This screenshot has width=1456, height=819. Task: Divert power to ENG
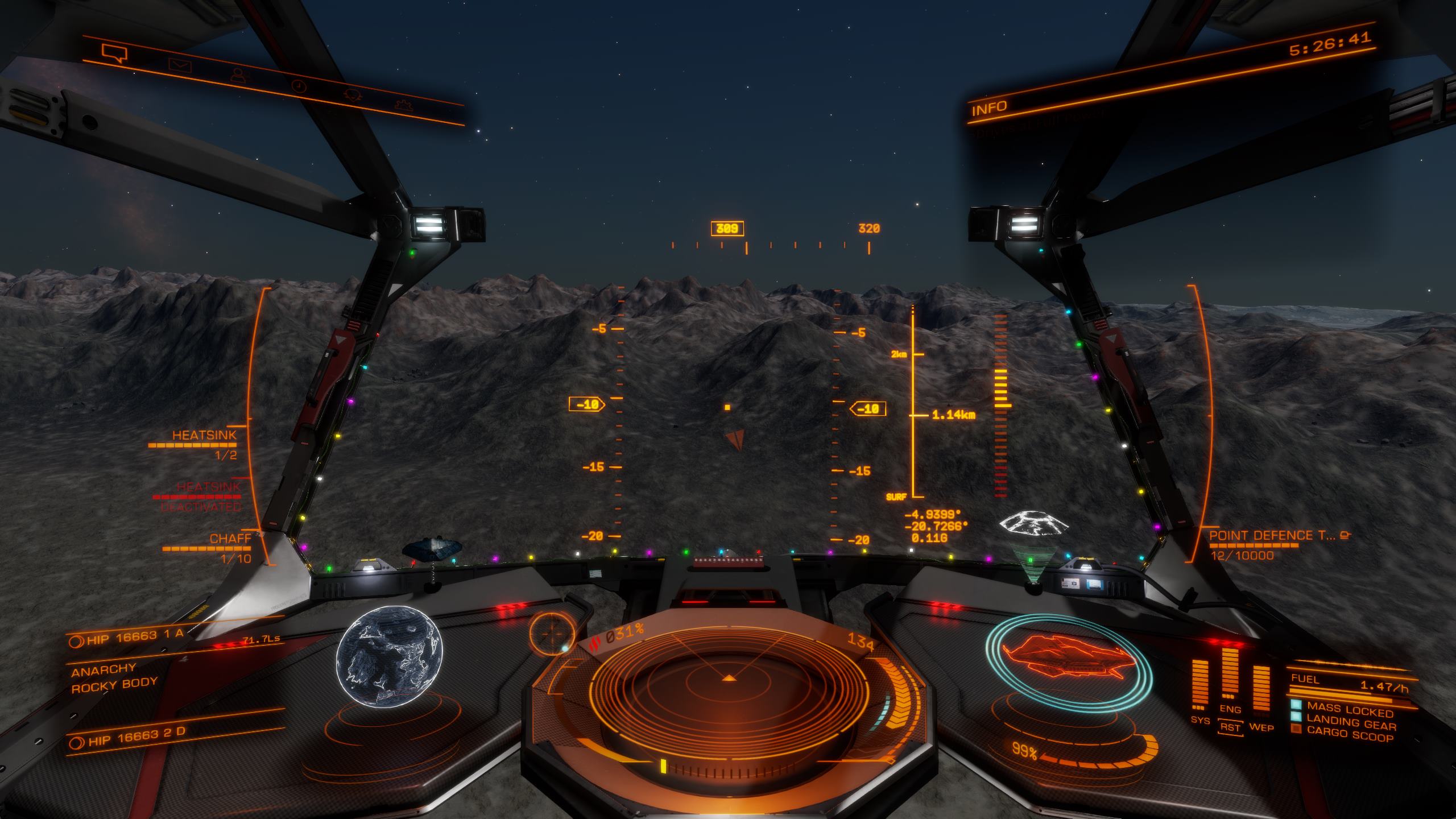click(x=1230, y=709)
